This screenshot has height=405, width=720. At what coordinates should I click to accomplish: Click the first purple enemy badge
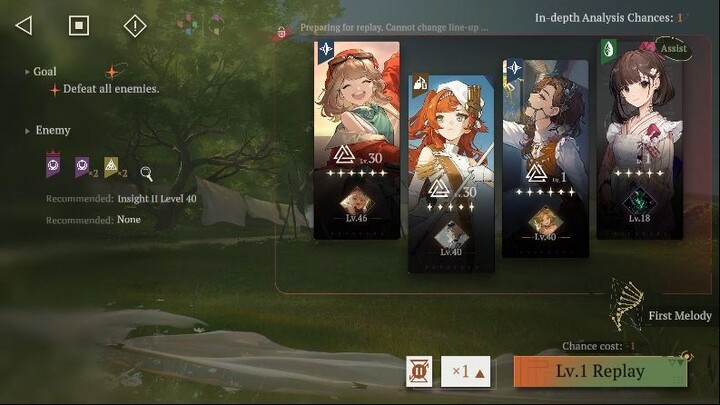tap(54, 165)
